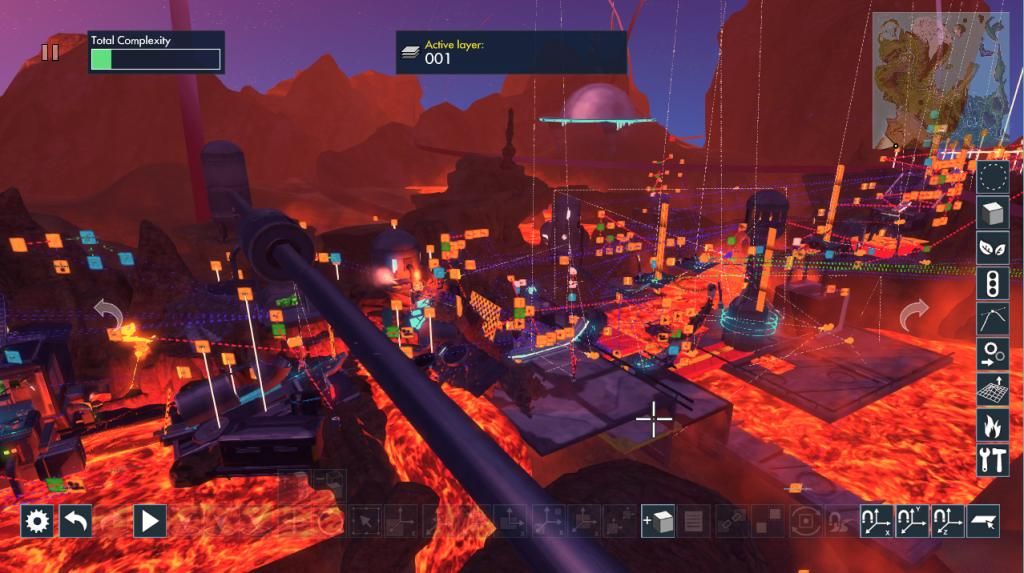
Task: Open the terrain grid editing category
Action: [992, 389]
